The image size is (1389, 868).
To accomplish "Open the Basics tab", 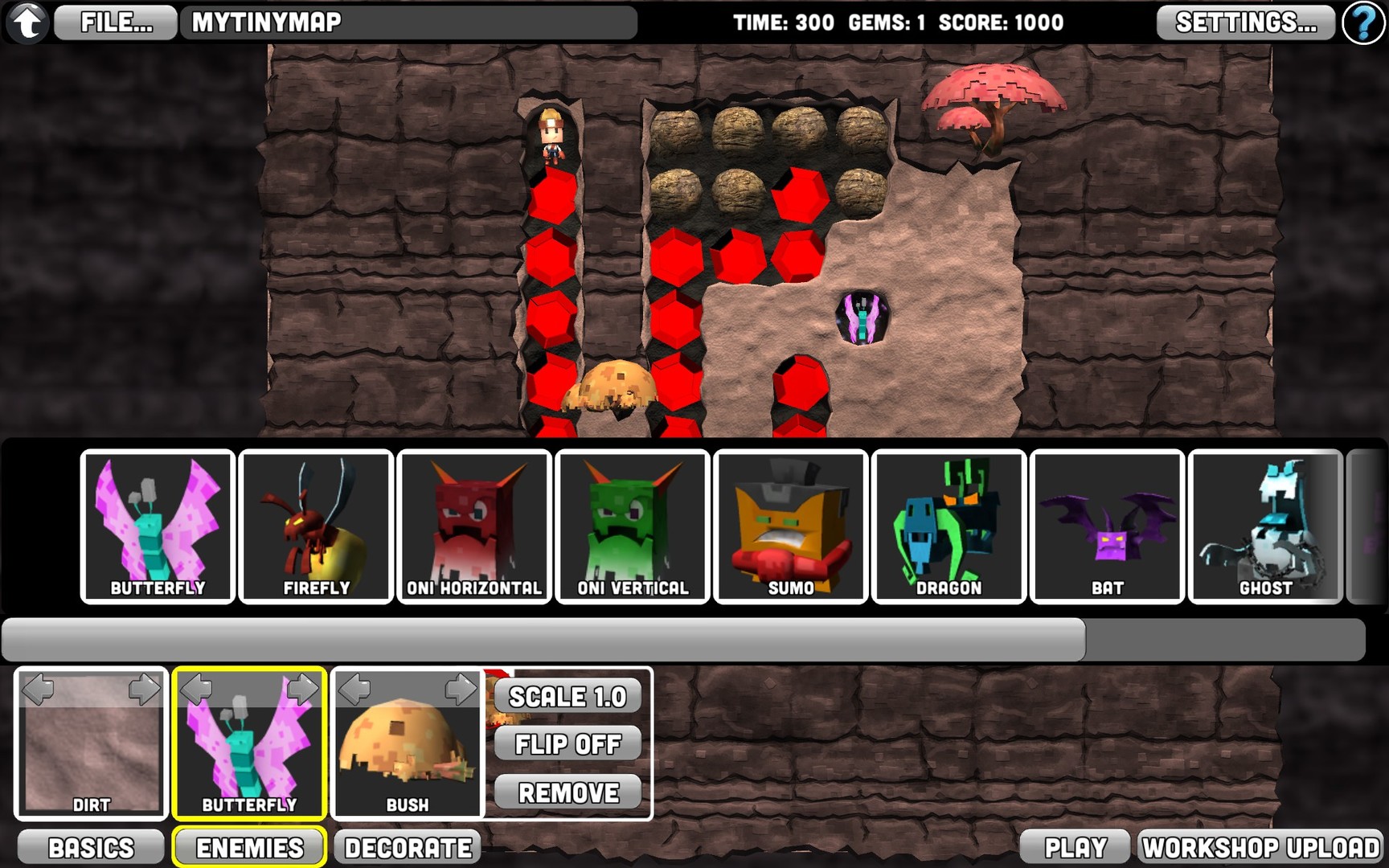I will 90,846.
